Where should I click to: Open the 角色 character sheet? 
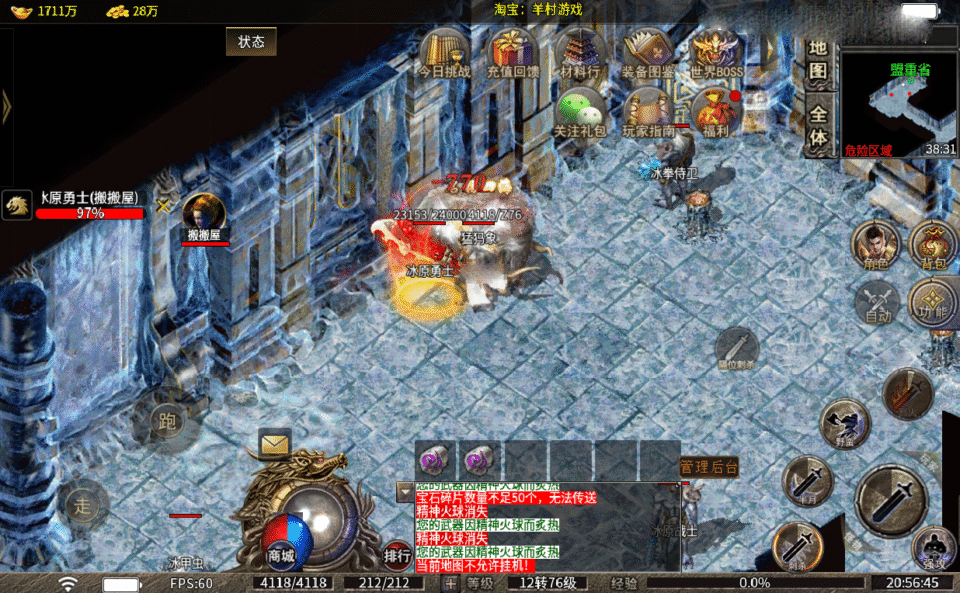[x=876, y=243]
